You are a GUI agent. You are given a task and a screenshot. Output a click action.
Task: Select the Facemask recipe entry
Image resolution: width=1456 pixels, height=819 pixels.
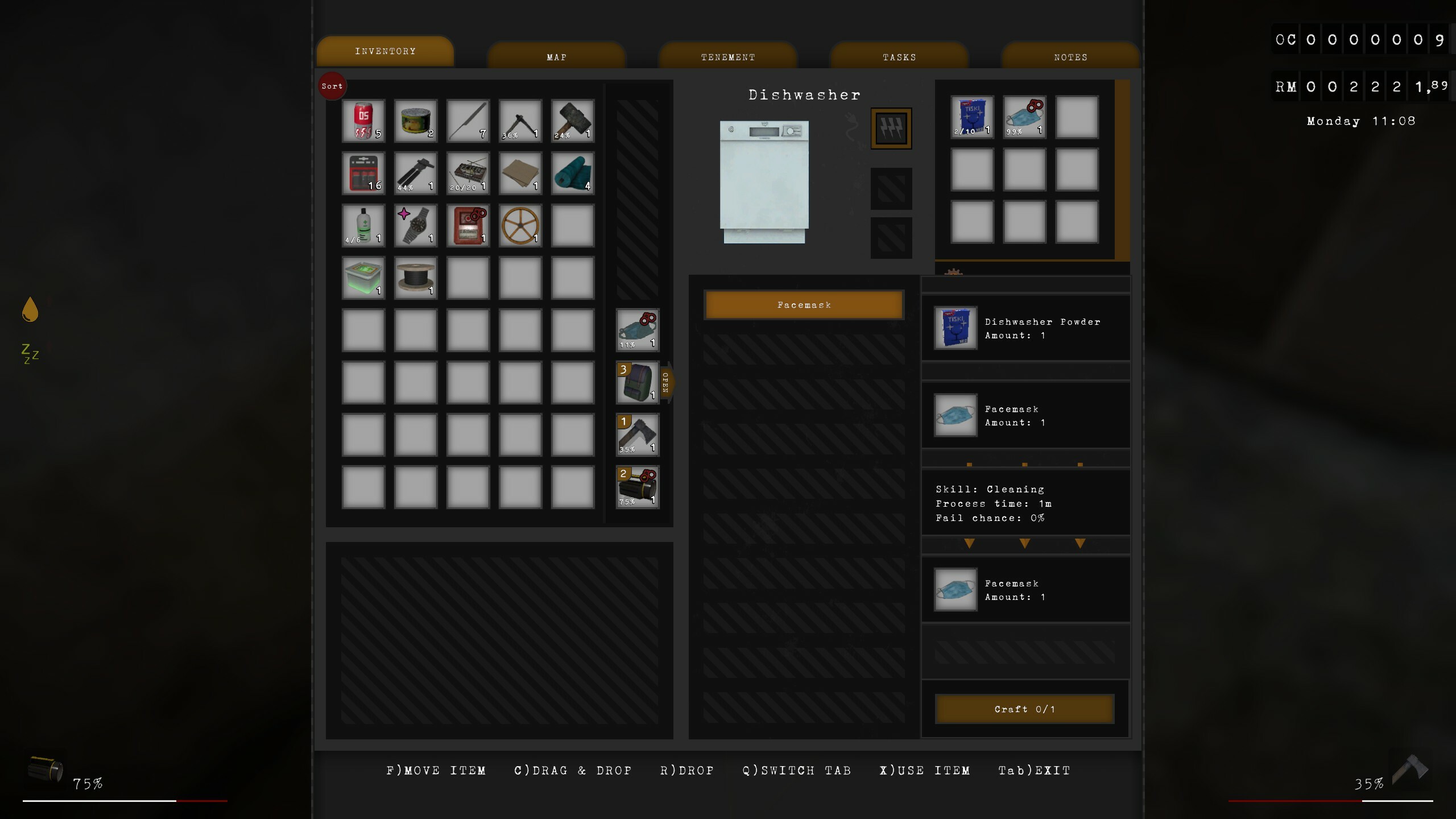click(804, 304)
